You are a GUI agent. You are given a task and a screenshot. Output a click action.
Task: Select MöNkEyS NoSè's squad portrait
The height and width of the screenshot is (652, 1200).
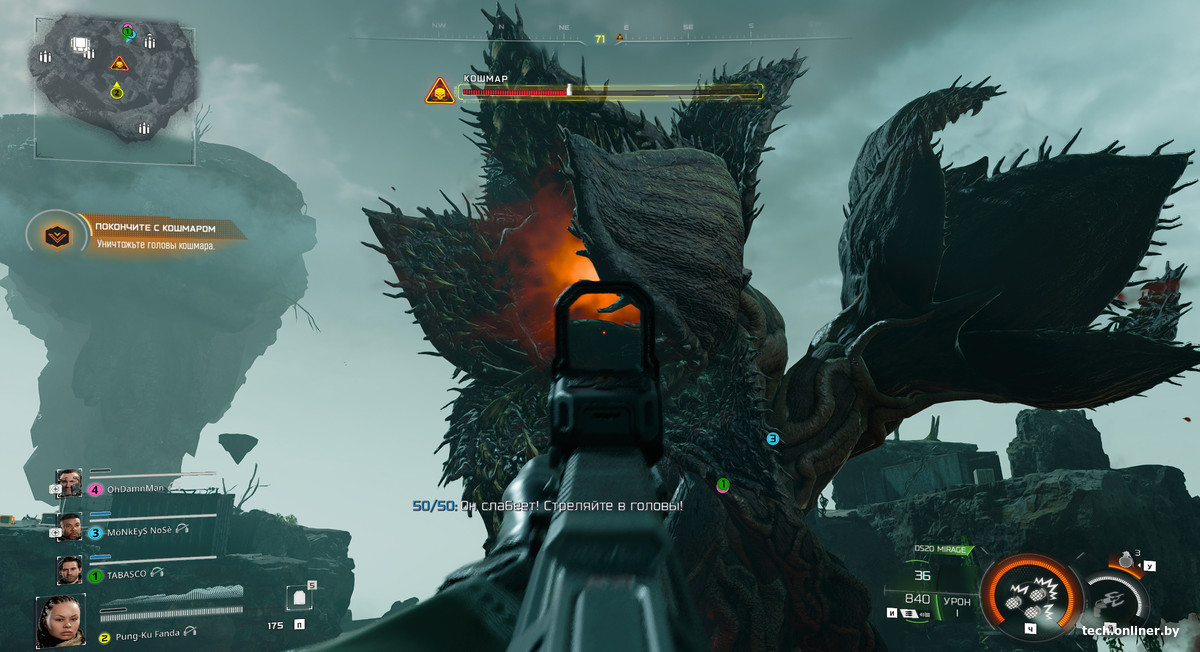[x=69, y=527]
